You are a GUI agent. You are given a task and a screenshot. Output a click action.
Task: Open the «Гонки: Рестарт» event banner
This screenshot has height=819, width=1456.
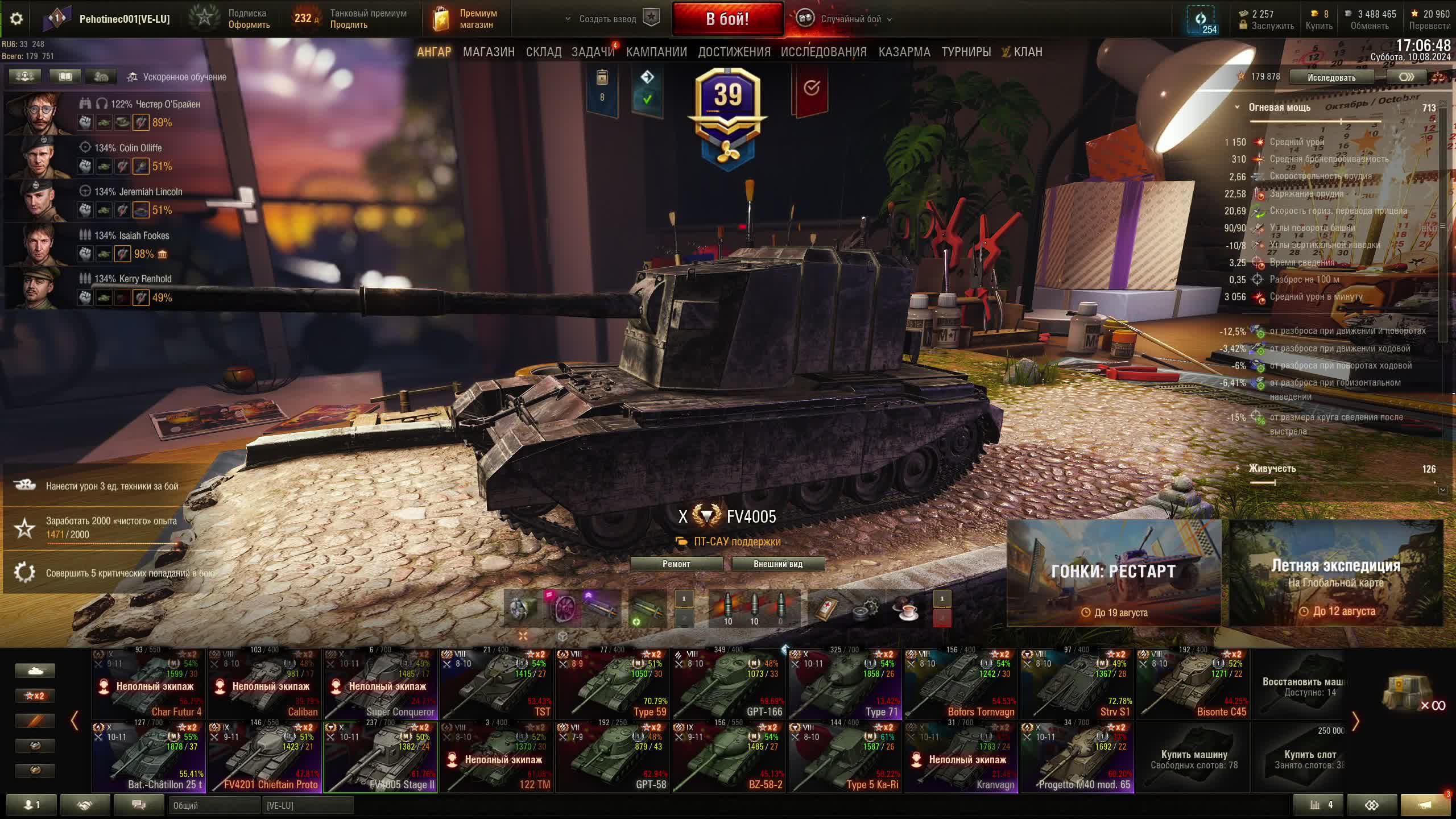tap(1113, 573)
